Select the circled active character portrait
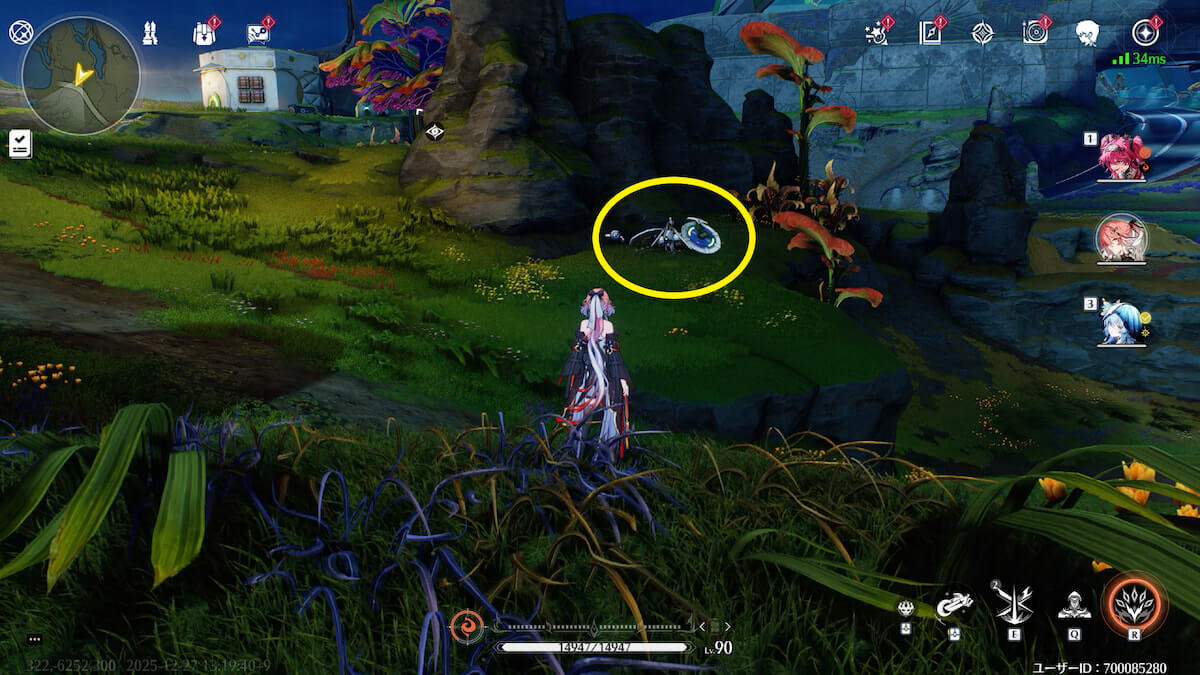This screenshot has width=1200, height=675. pos(1121,238)
